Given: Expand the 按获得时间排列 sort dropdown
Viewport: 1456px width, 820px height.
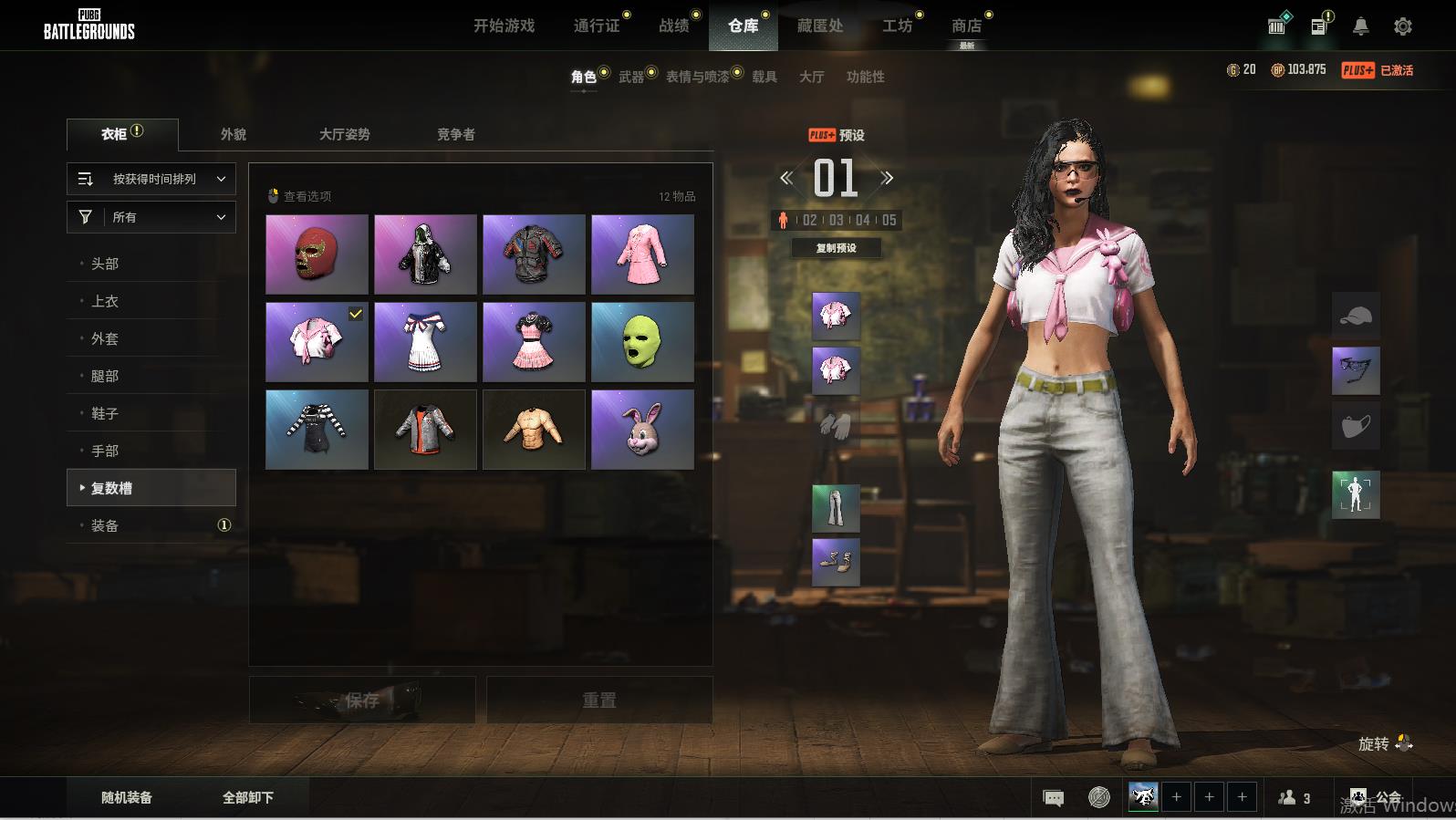Looking at the screenshot, I should click(x=151, y=179).
